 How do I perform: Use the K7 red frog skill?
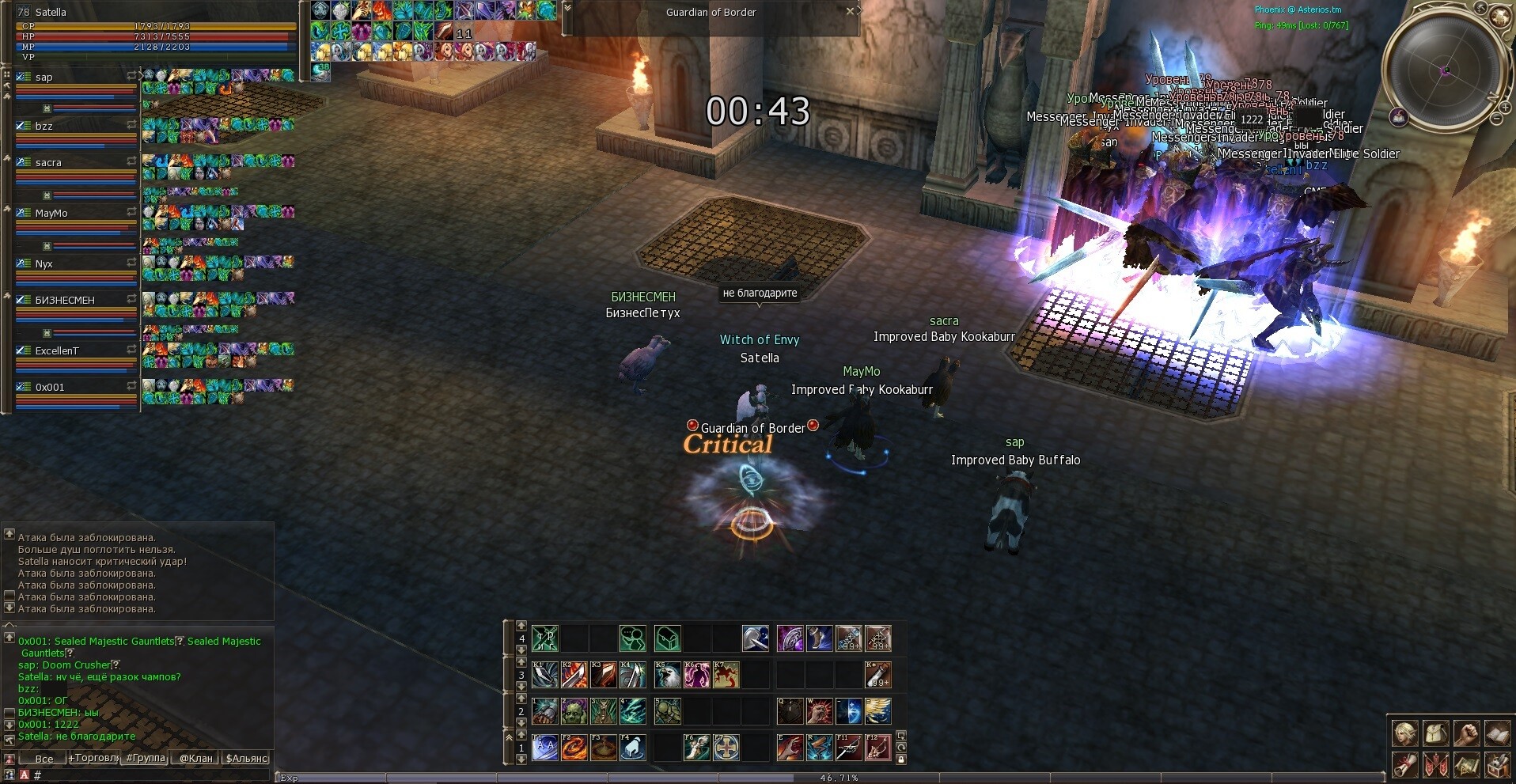726,675
